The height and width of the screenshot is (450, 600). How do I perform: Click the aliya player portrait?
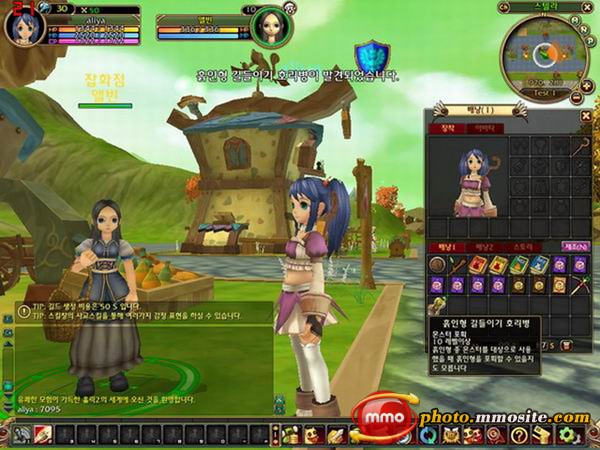click(x=21, y=24)
